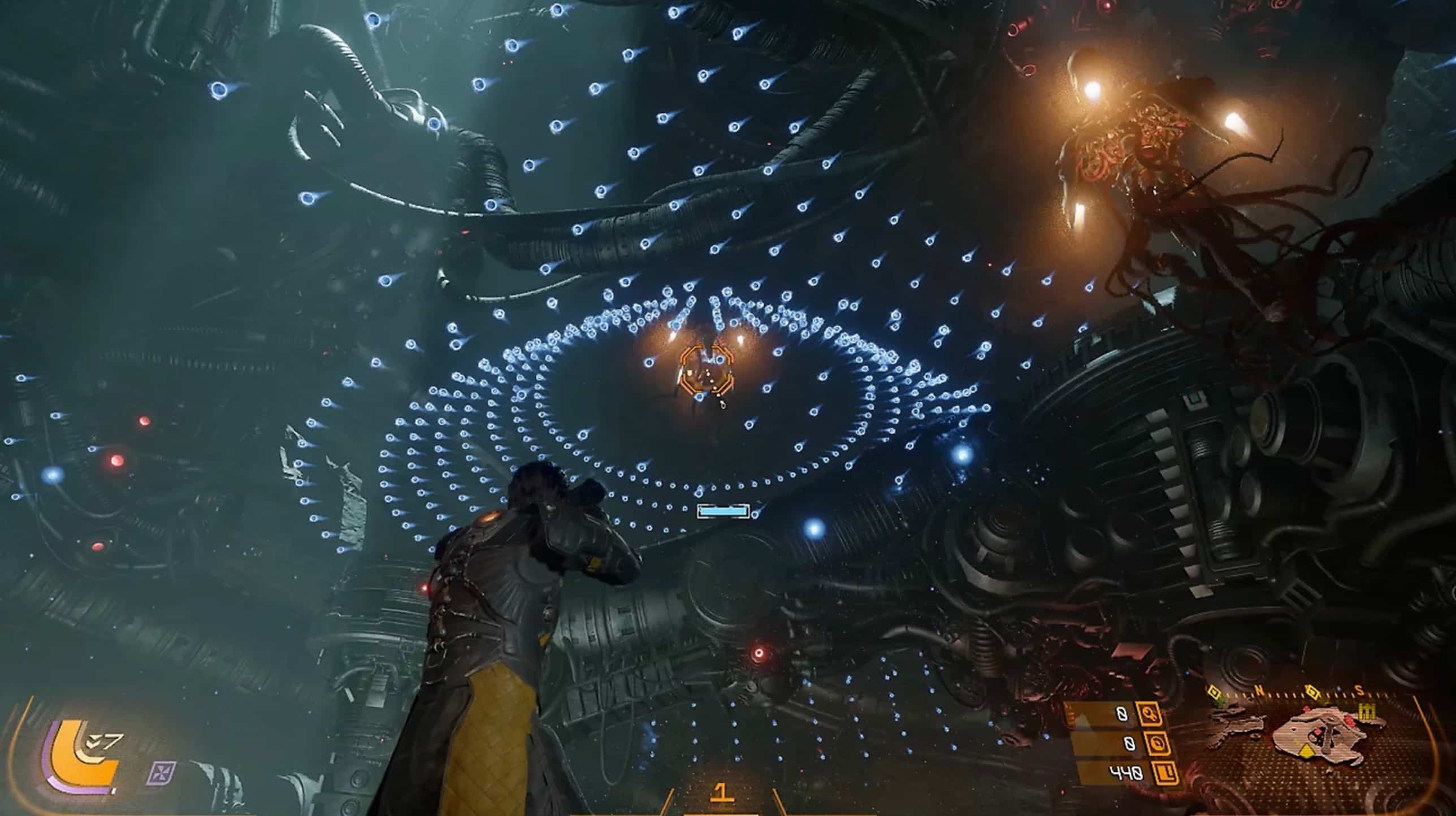Select the purple pinwheel ability icon

pyautogui.click(x=162, y=773)
